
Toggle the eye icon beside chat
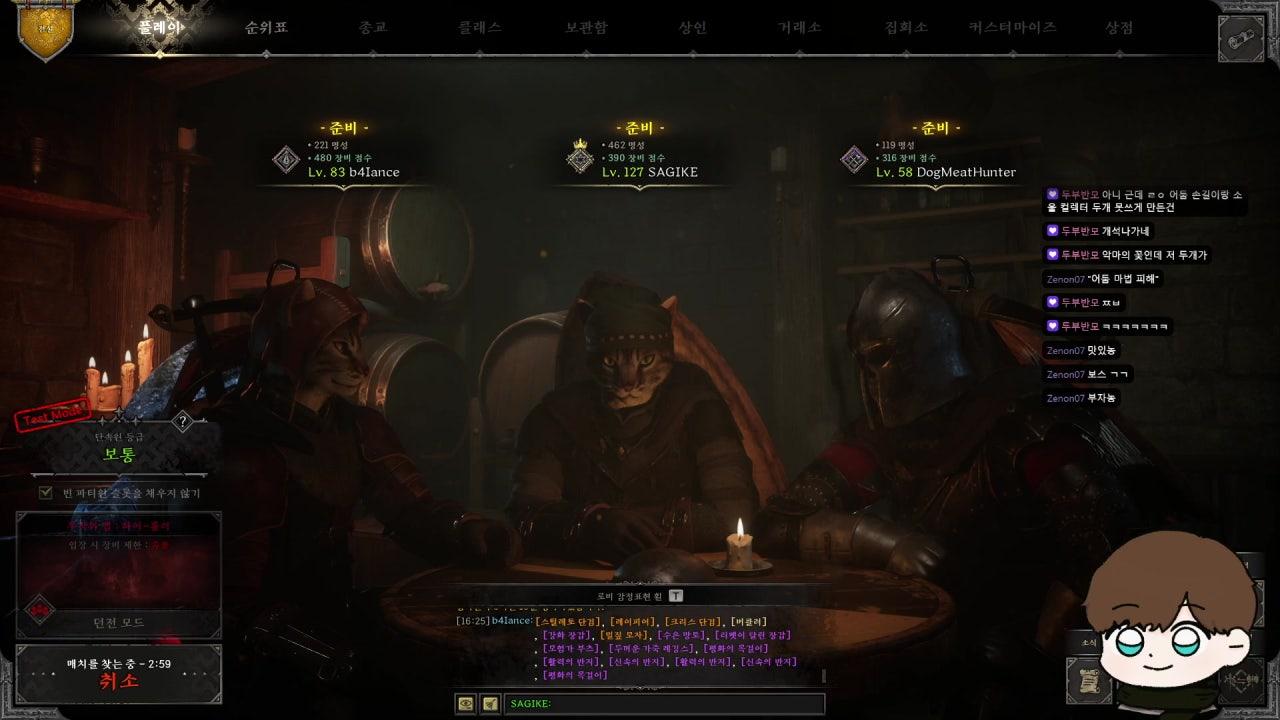tap(465, 704)
